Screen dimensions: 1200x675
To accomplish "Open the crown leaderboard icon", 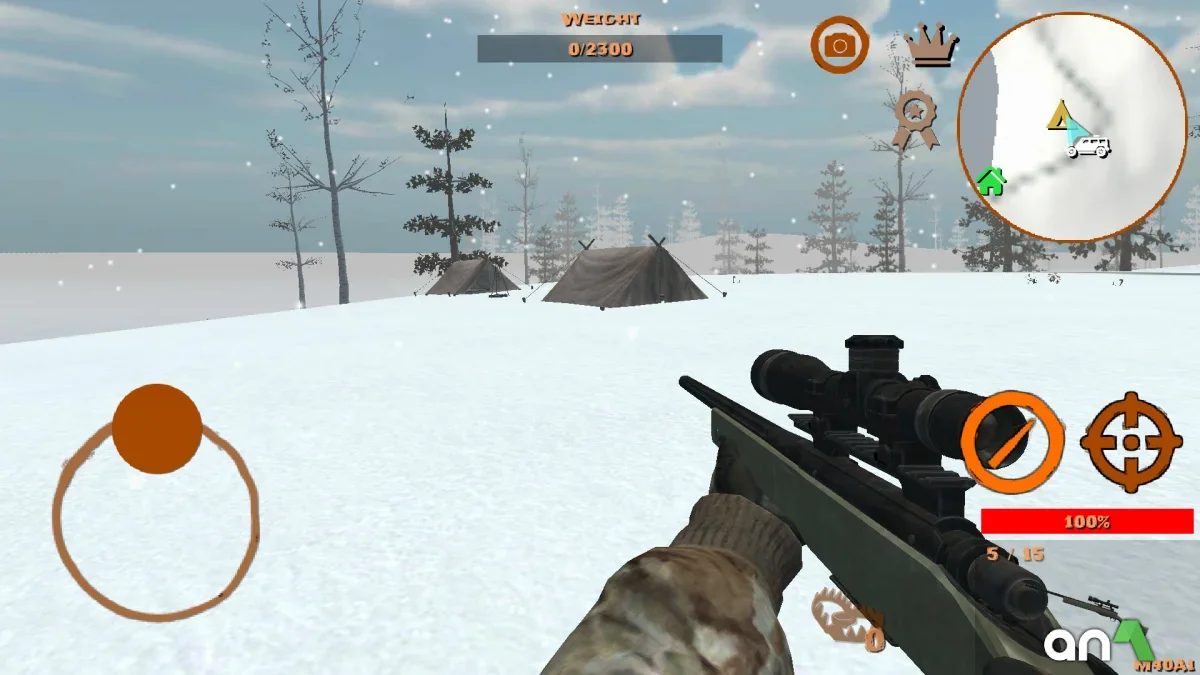I will pos(931,45).
